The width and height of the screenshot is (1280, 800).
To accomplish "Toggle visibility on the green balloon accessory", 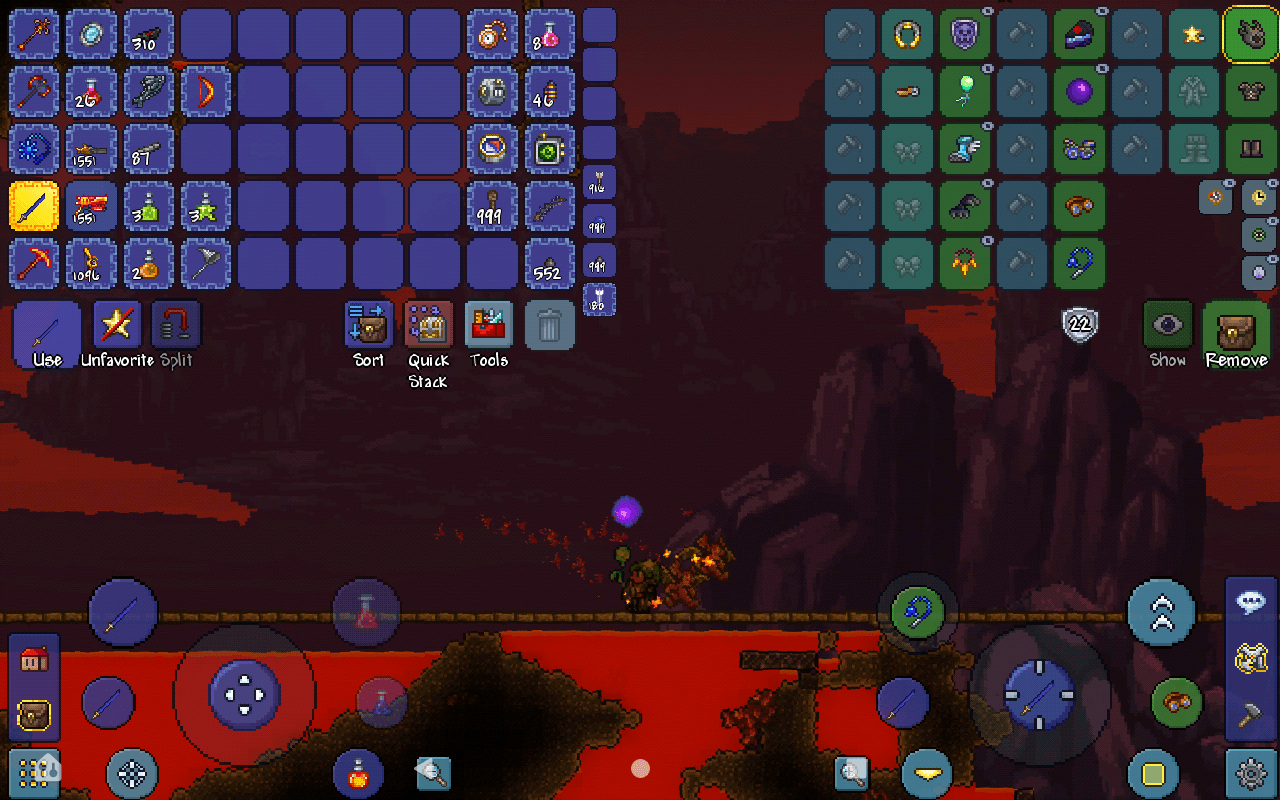I will click(x=987, y=68).
